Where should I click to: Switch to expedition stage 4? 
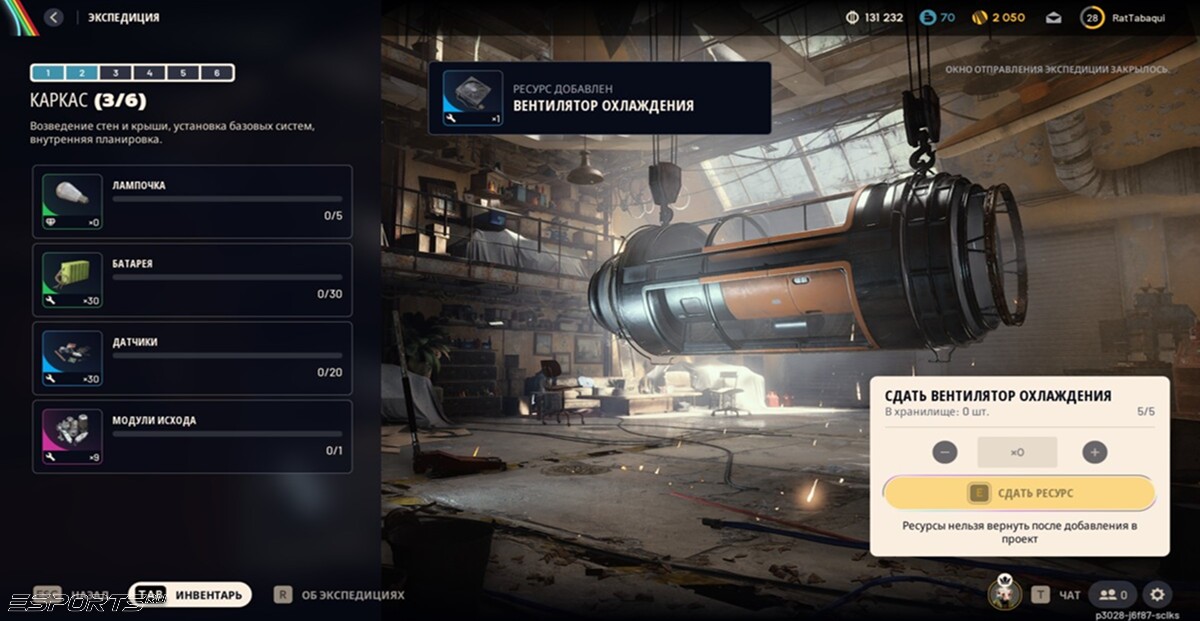[149, 73]
